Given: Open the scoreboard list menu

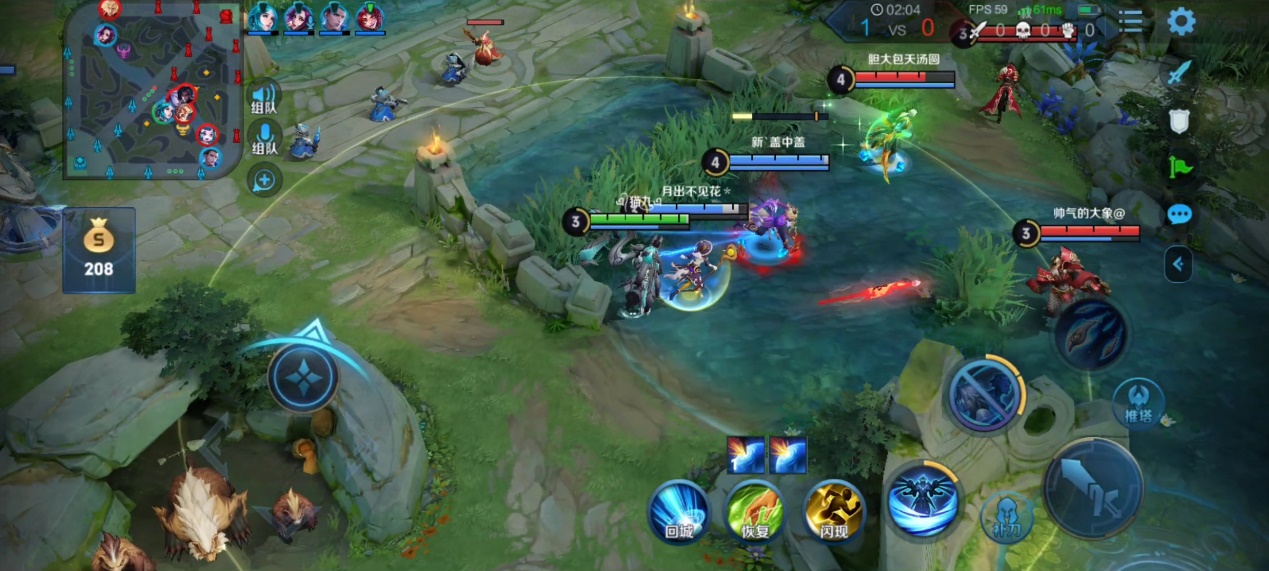Looking at the screenshot, I should pyautogui.click(x=1131, y=21).
